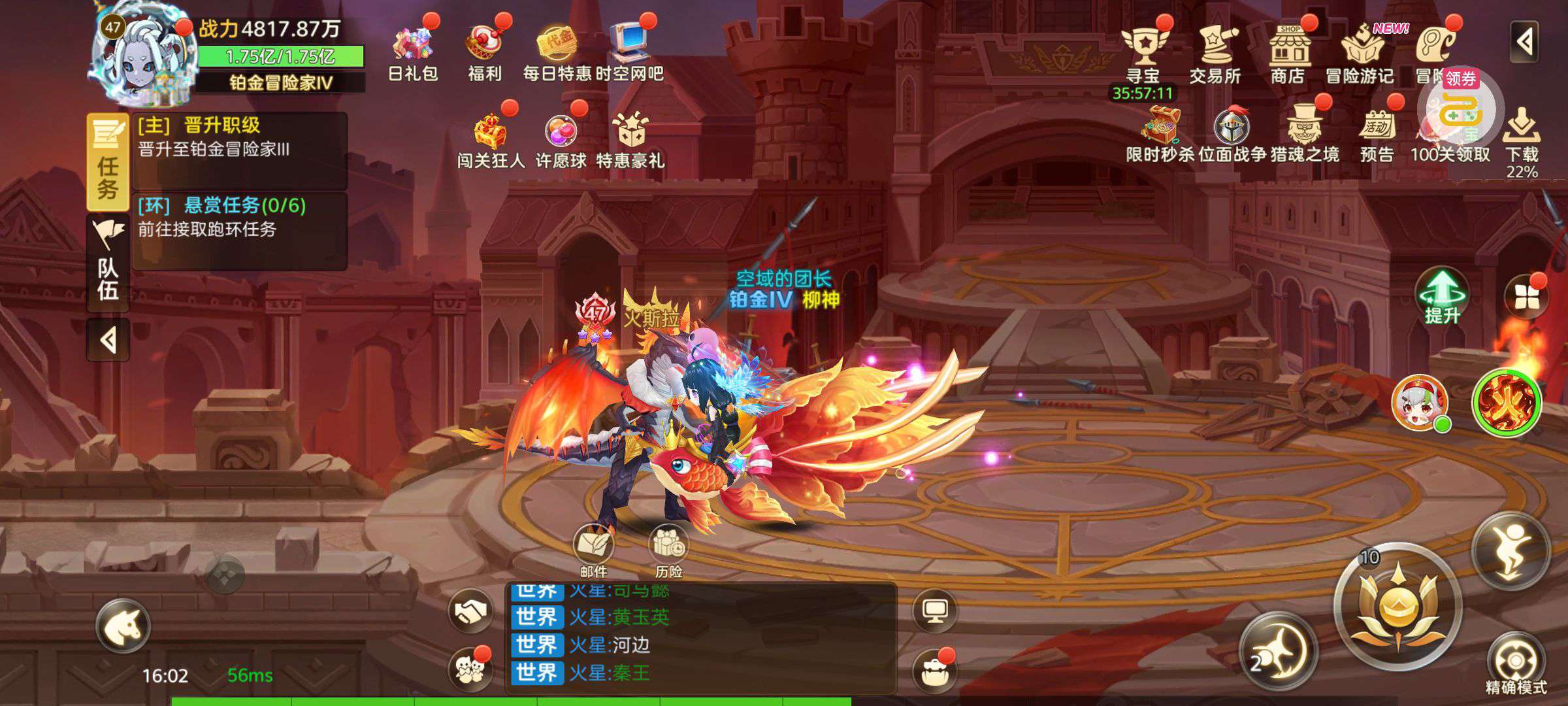
Task: Open the 冒险游记 adventure journal
Action: pos(1360,52)
